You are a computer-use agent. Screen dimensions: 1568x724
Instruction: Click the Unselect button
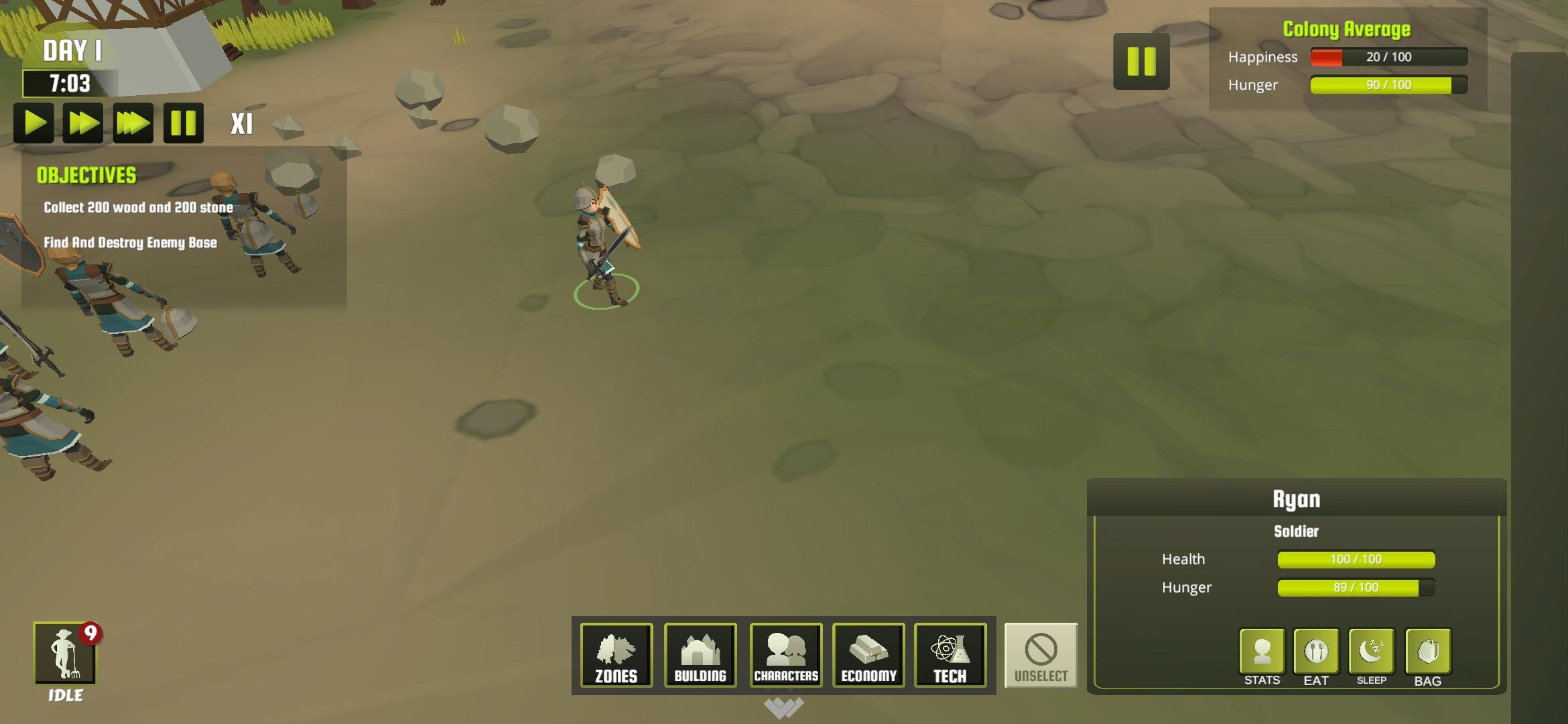(1041, 656)
